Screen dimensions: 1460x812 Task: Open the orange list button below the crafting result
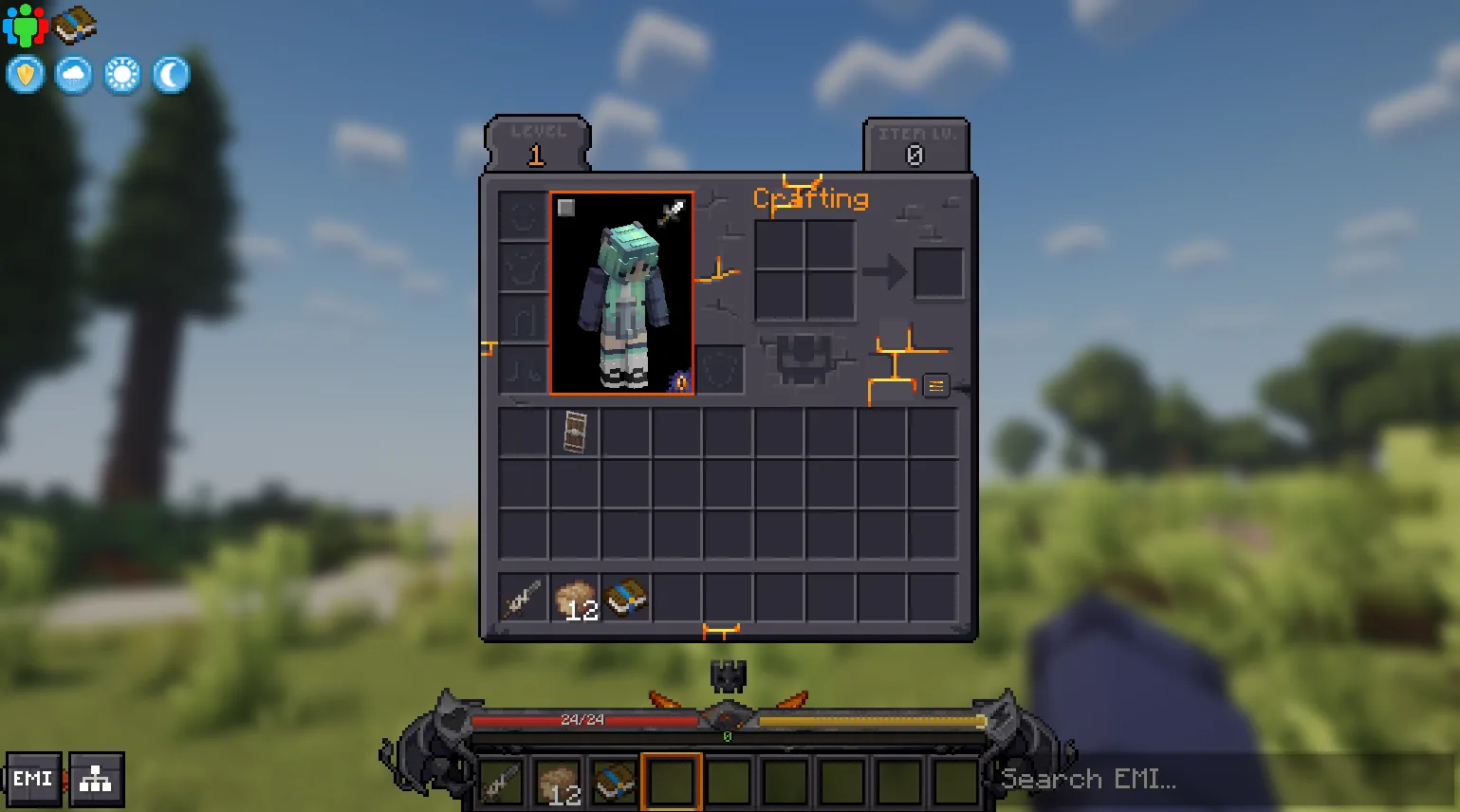point(936,385)
